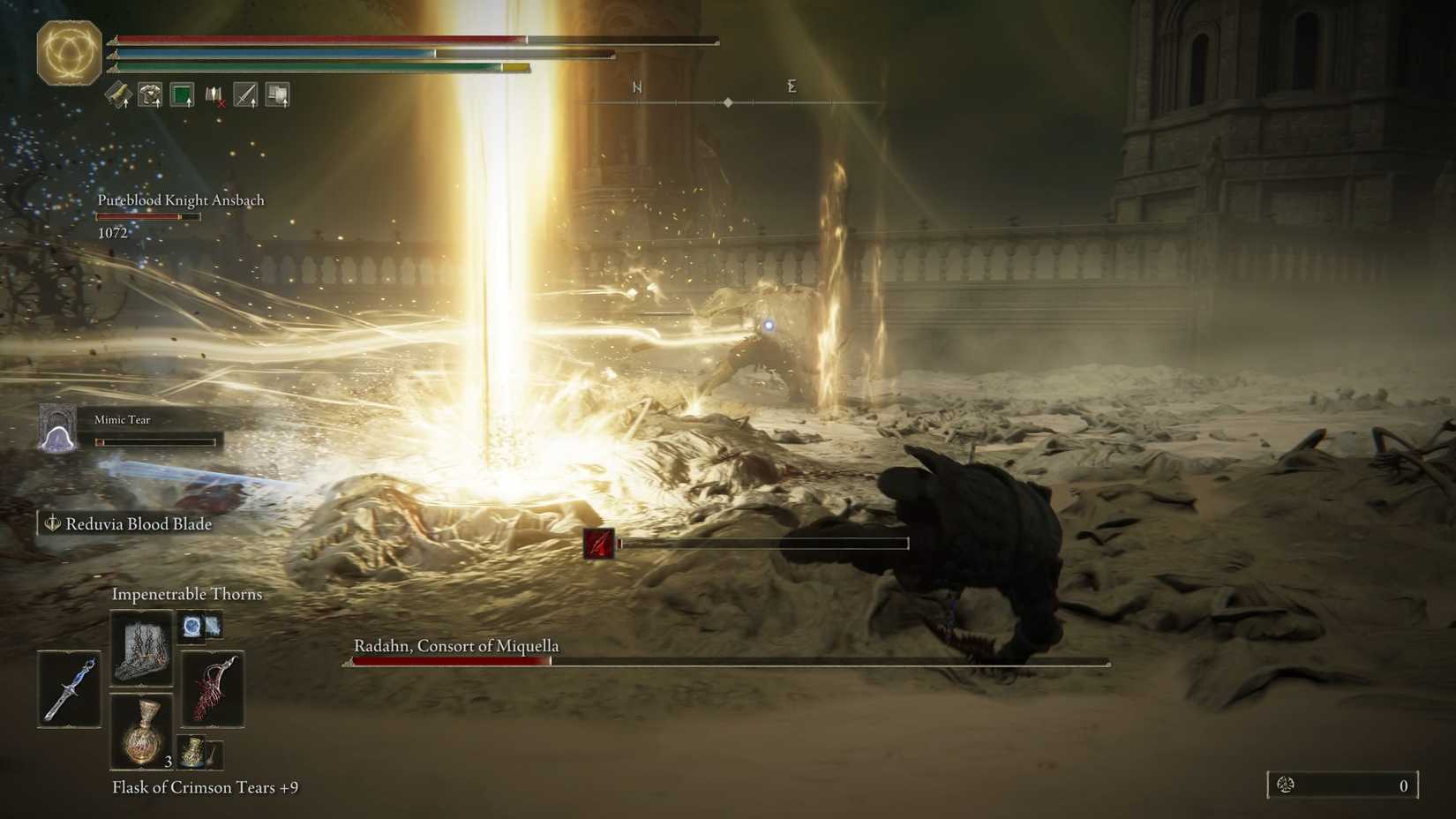This screenshot has height=819, width=1456.
Task: Click the sword buff status icon
Action: [246, 93]
